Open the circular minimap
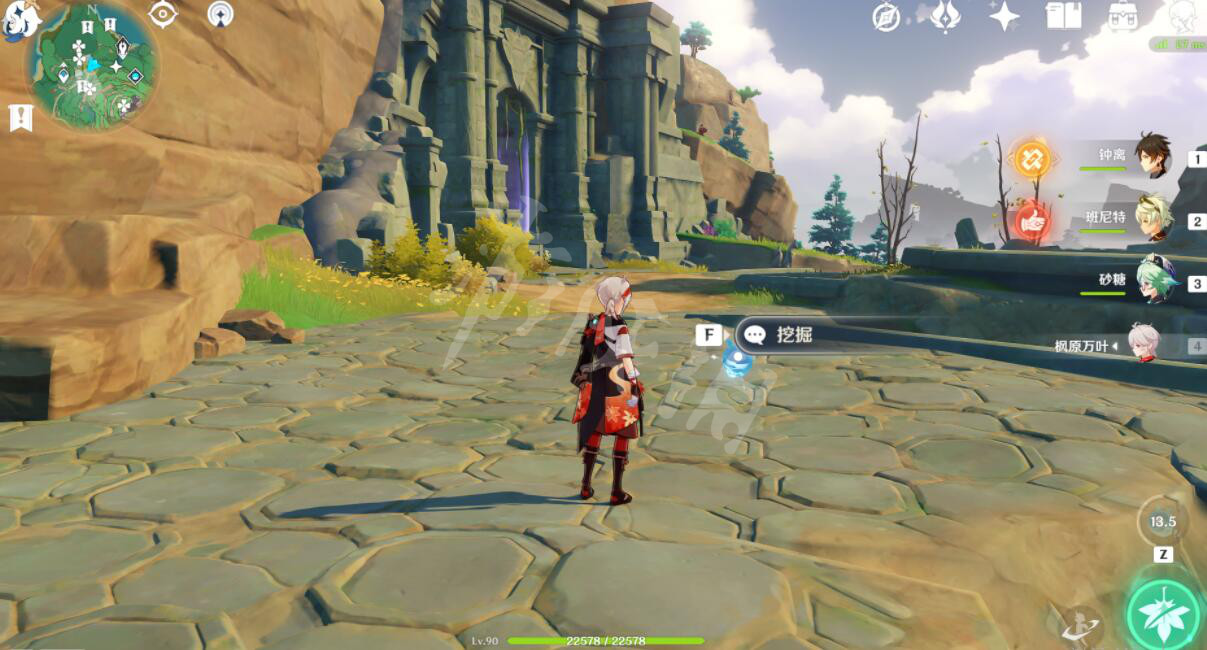Screen dimensions: 1207x650 (x=93, y=66)
